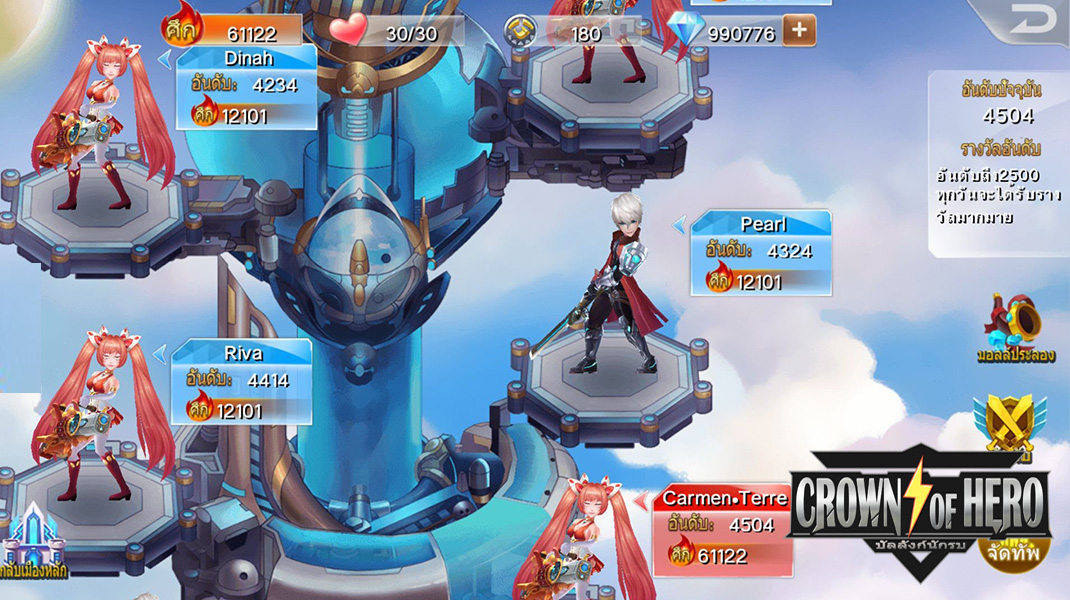Select Dinah's rank info panel
Viewport: 1070px width, 600px height.
(x=246, y=88)
